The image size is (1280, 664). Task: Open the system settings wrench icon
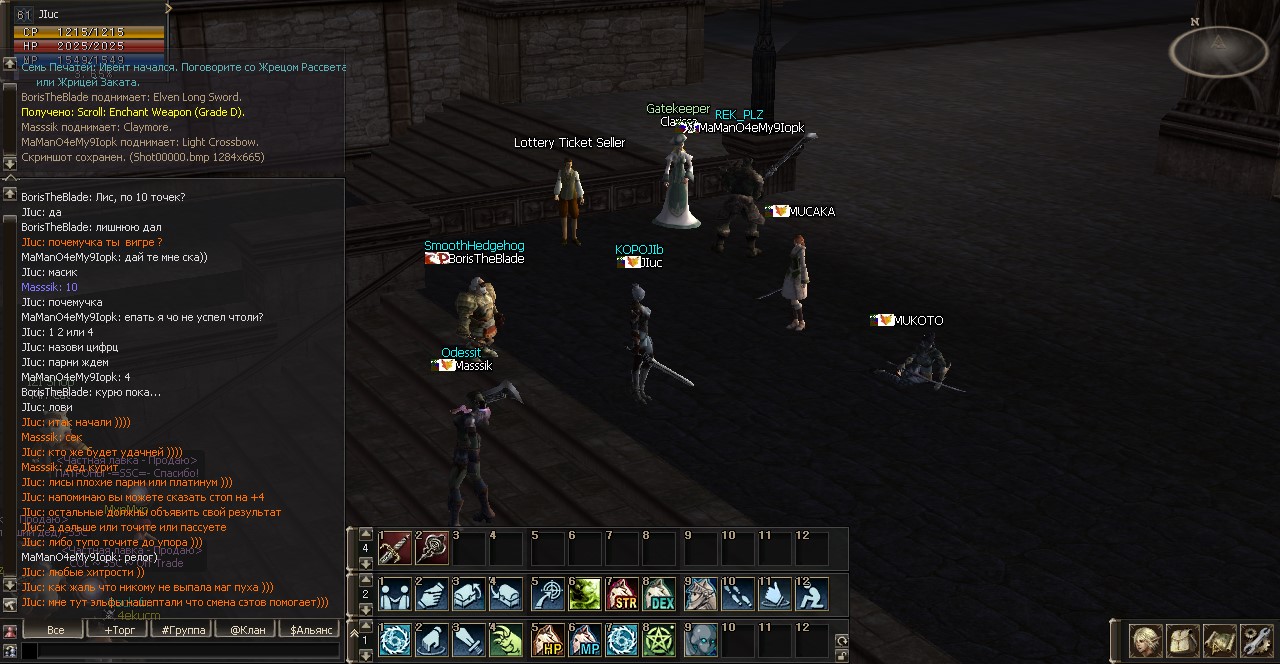tap(1256, 640)
